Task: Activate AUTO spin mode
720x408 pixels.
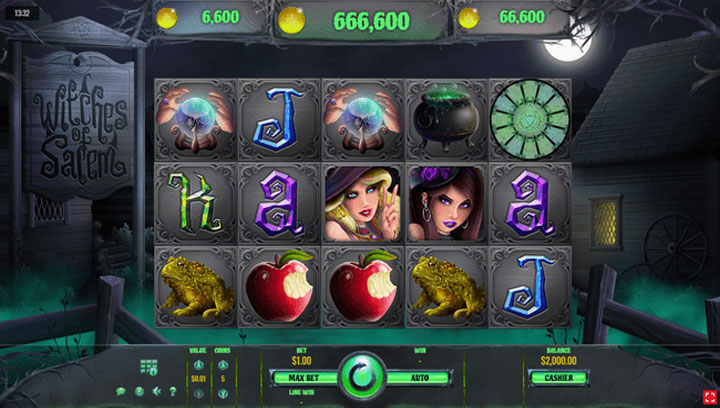Action: tap(418, 378)
